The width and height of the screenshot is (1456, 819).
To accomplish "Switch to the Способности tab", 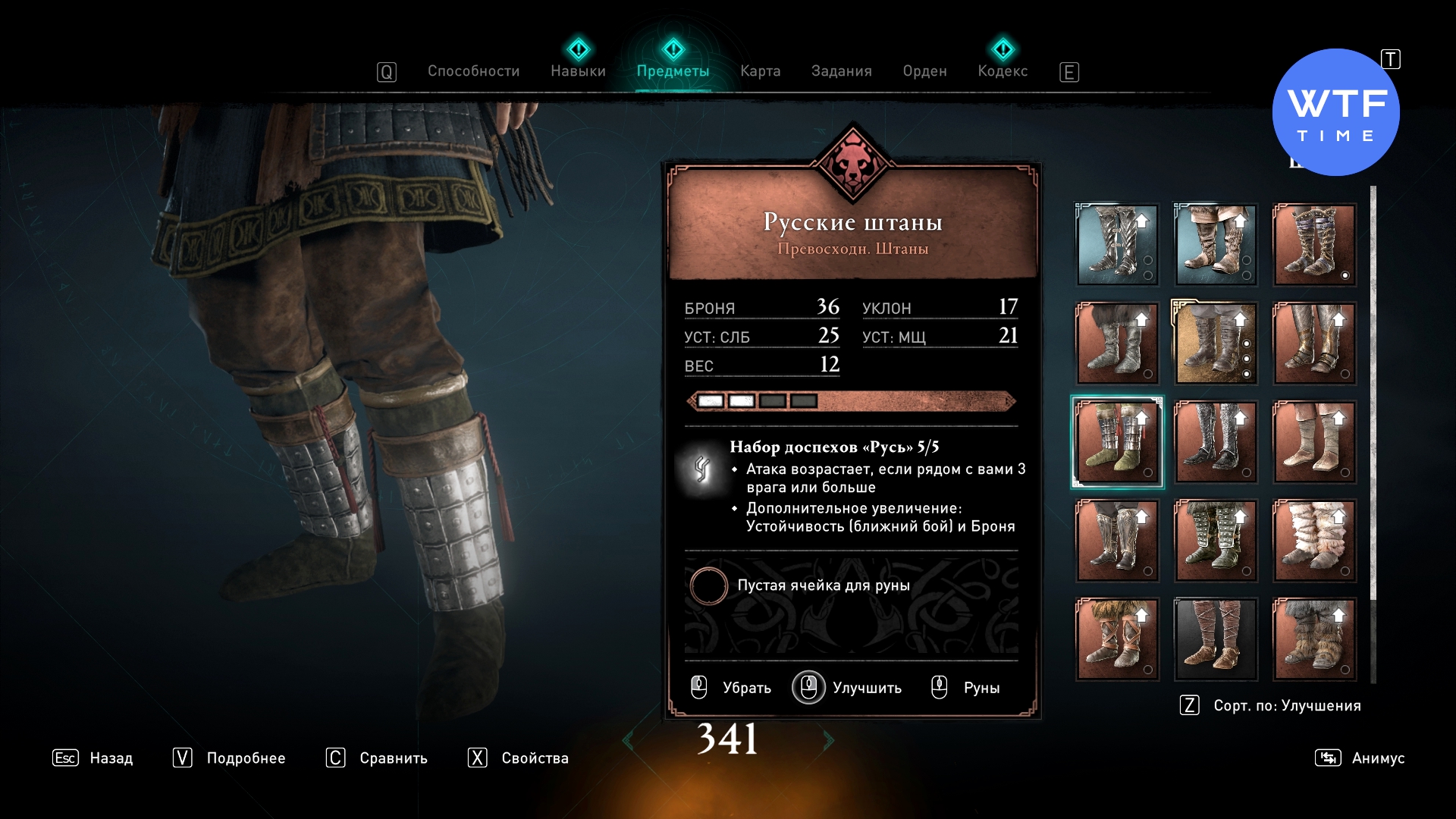I will (473, 71).
